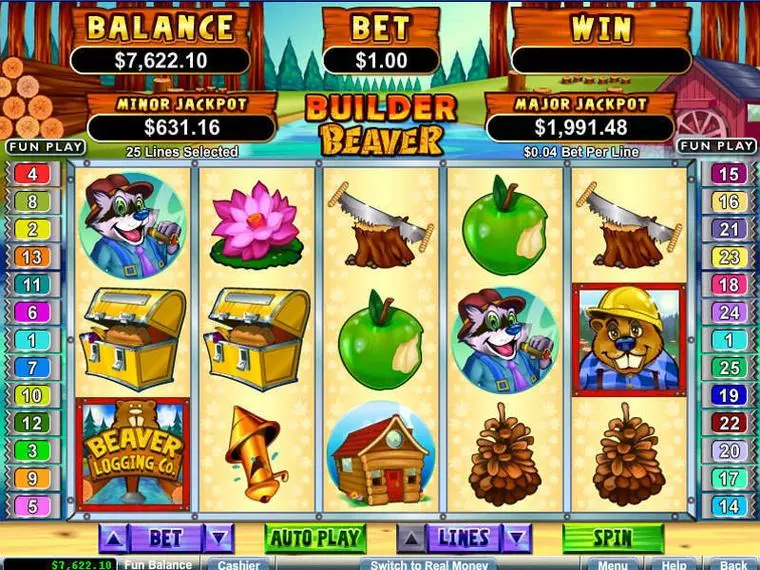Start Auto Play mode
Image resolution: width=760 pixels, height=570 pixels.
315,538
